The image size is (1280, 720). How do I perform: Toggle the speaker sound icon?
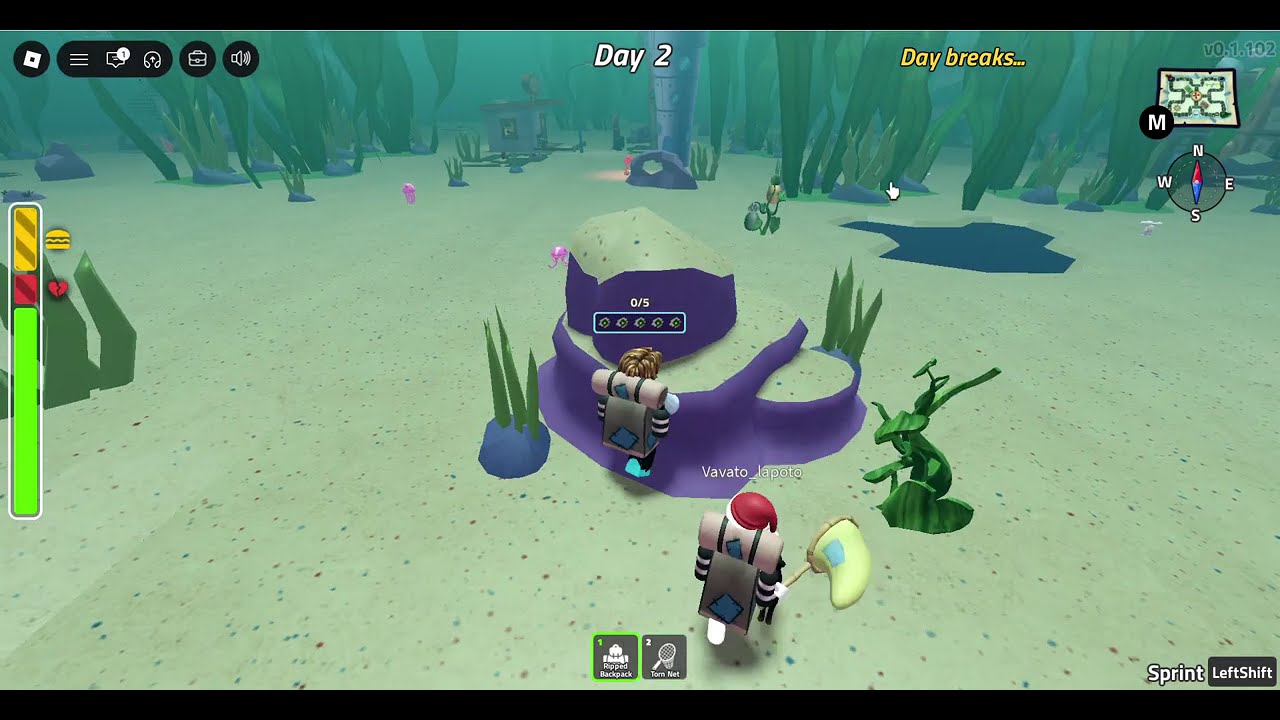tap(241, 60)
